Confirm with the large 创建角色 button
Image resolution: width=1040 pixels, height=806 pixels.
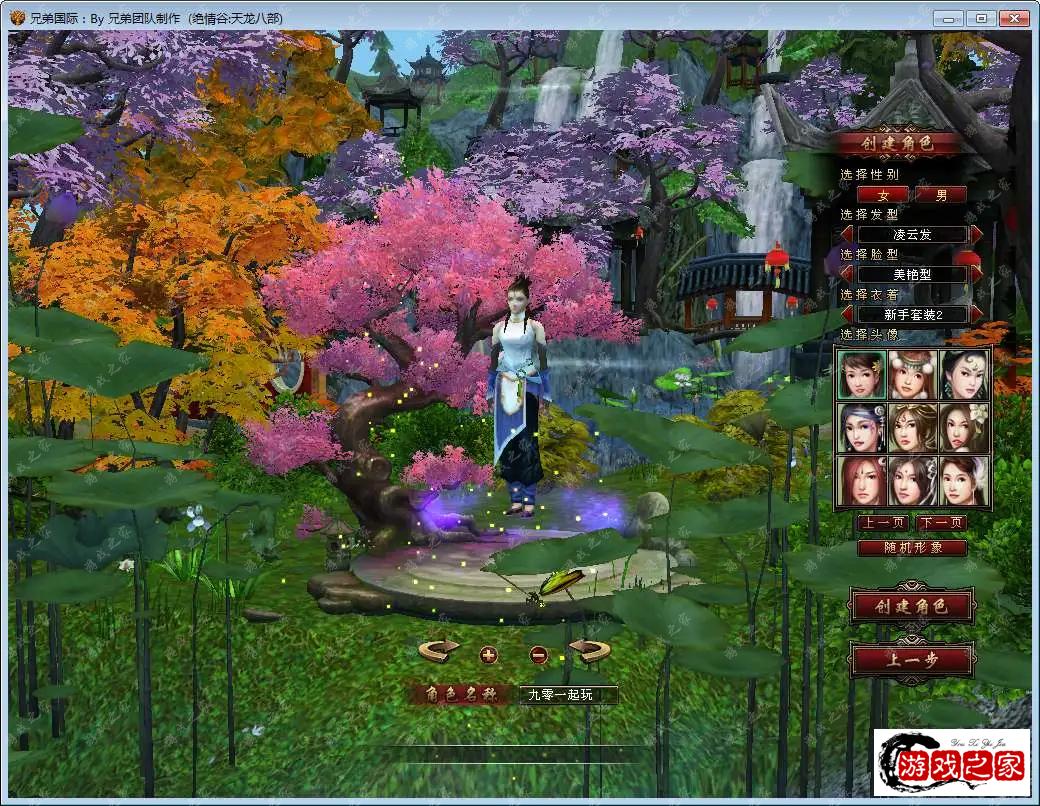click(x=911, y=606)
